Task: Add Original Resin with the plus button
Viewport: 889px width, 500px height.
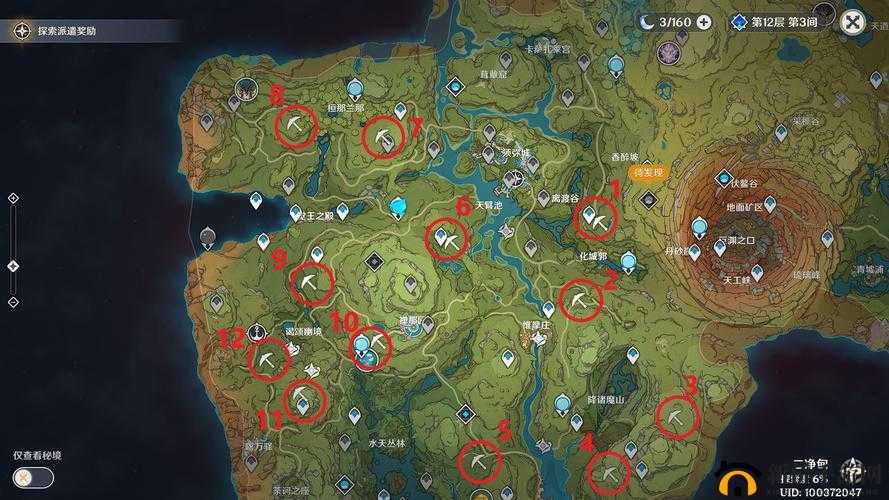Action: (704, 22)
